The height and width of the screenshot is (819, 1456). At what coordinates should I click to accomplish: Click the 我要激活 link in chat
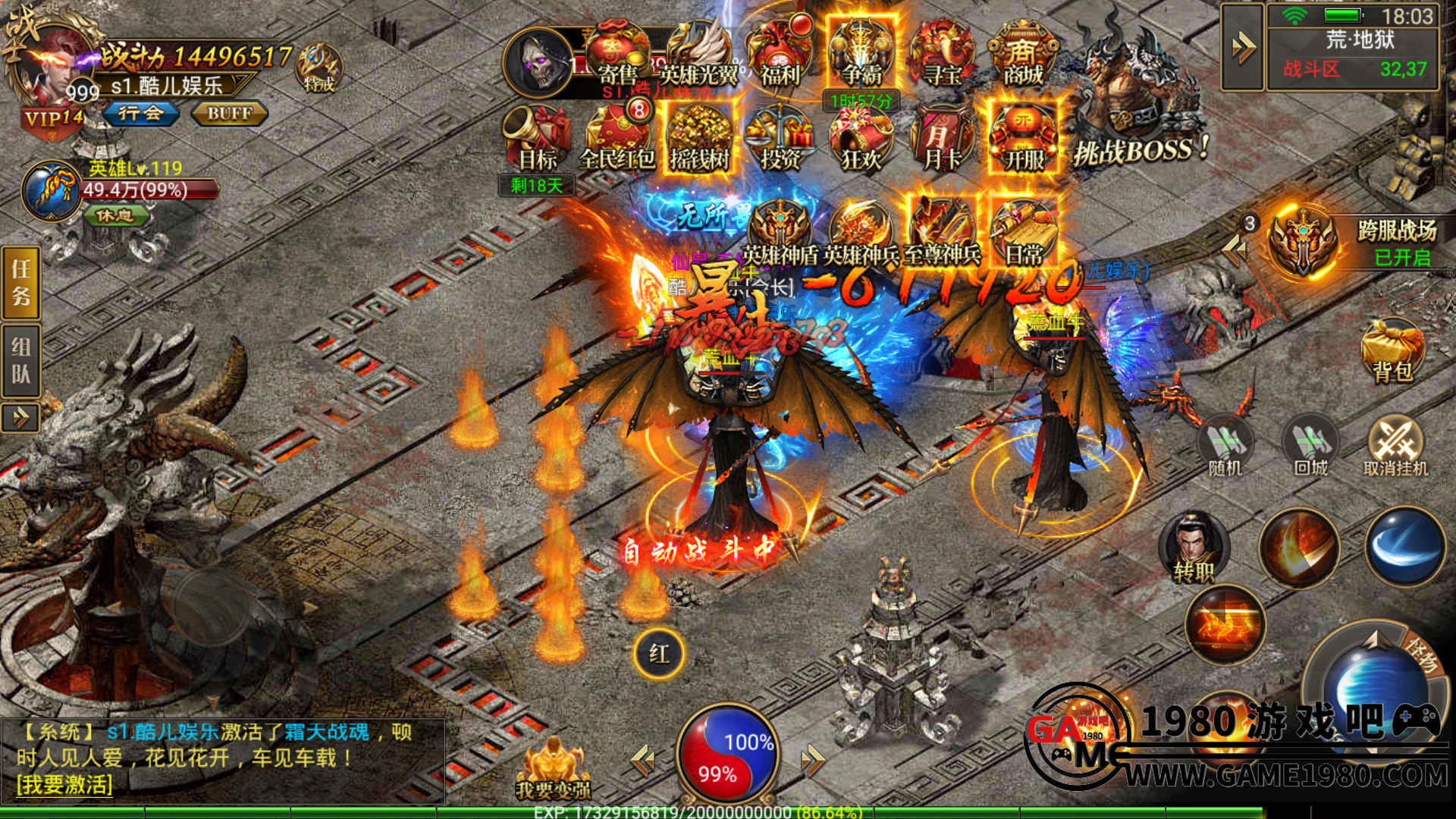coord(64,784)
